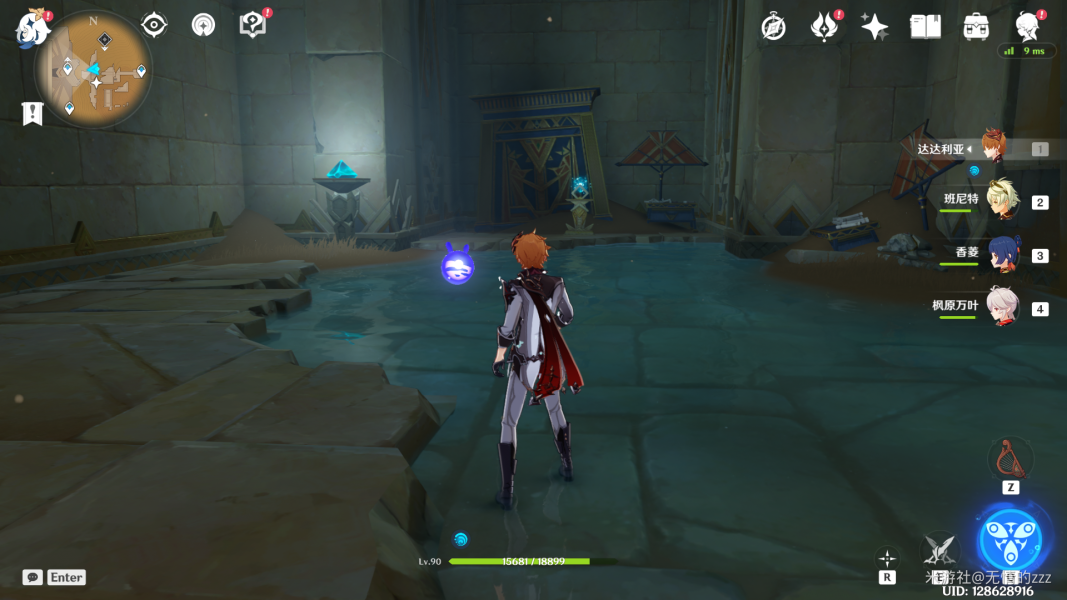
Task: Activate the glowing blue elemental burst
Action: [x=1011, y=538]
